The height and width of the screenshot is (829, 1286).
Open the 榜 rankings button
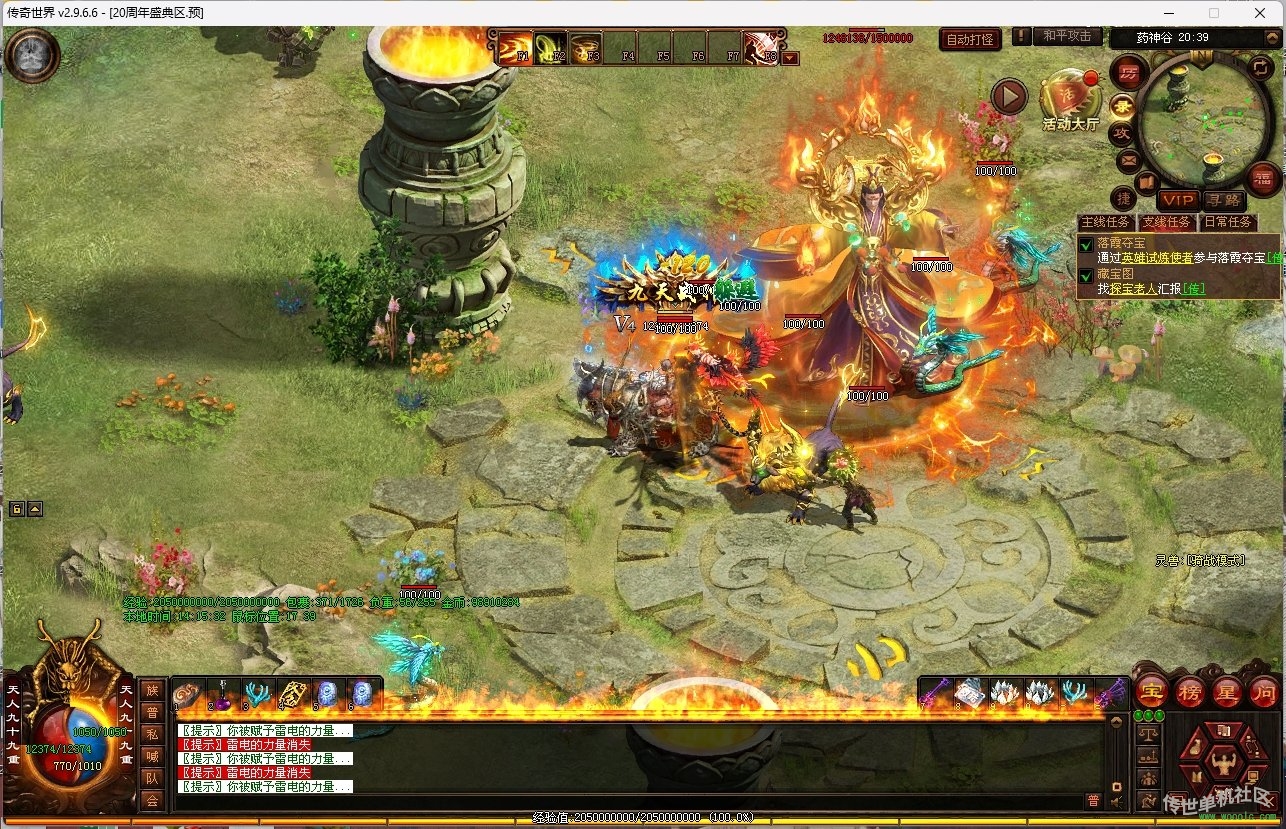tap(1189, 690)
